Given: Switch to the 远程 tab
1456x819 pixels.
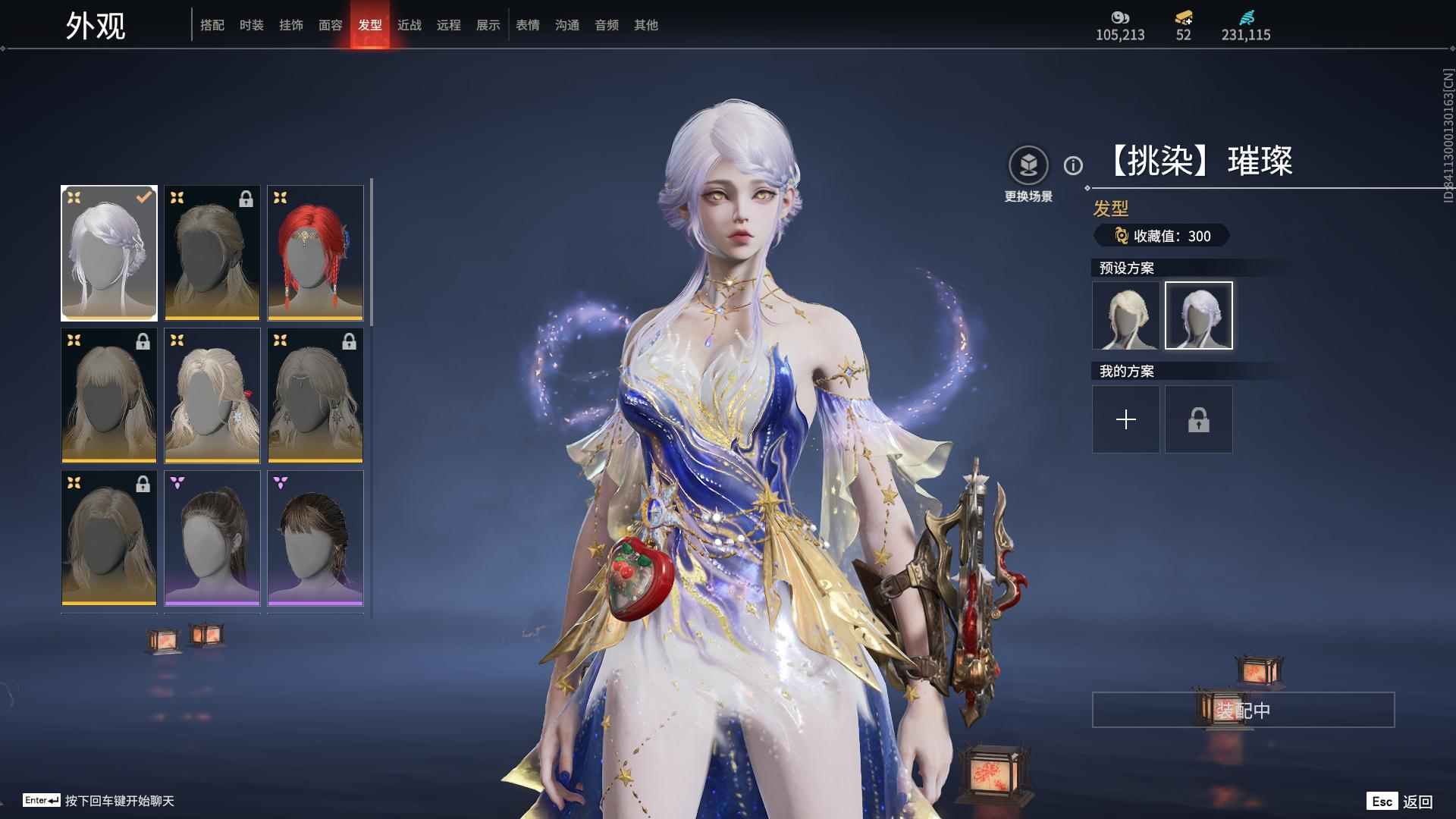Looking at the screenshot, I should [449, 25].
